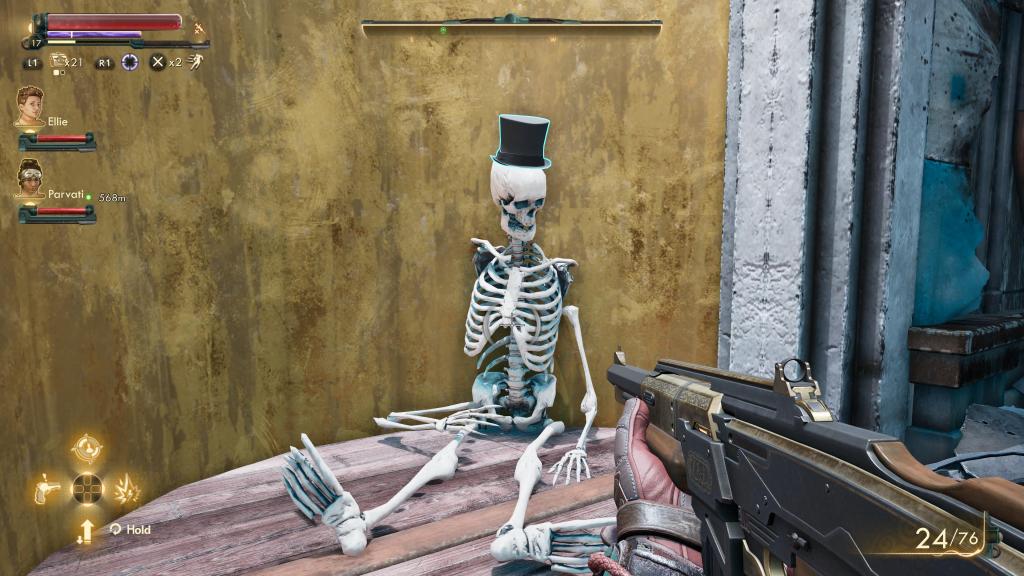Use the medical inhaler icon
Image resolution: width=1024 pixels, height=576 pixels.
[x=57, y=63]
